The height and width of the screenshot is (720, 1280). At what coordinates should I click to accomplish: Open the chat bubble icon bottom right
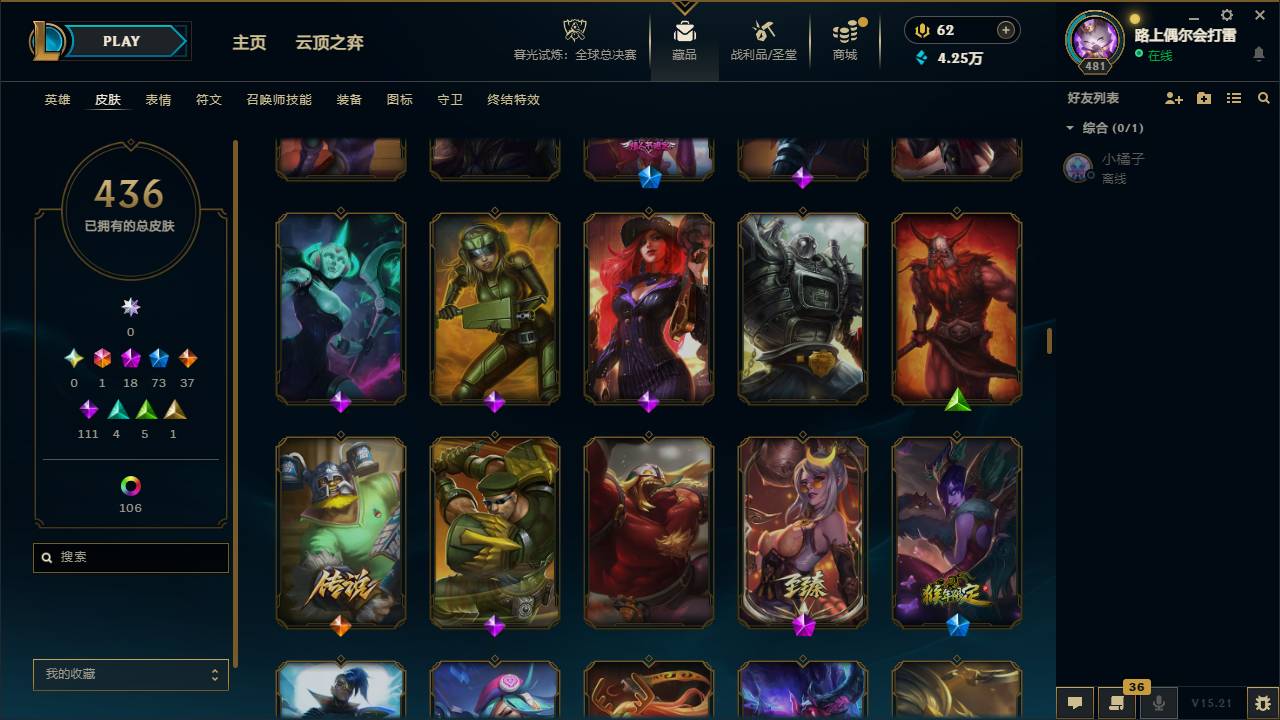[1074, 703]
